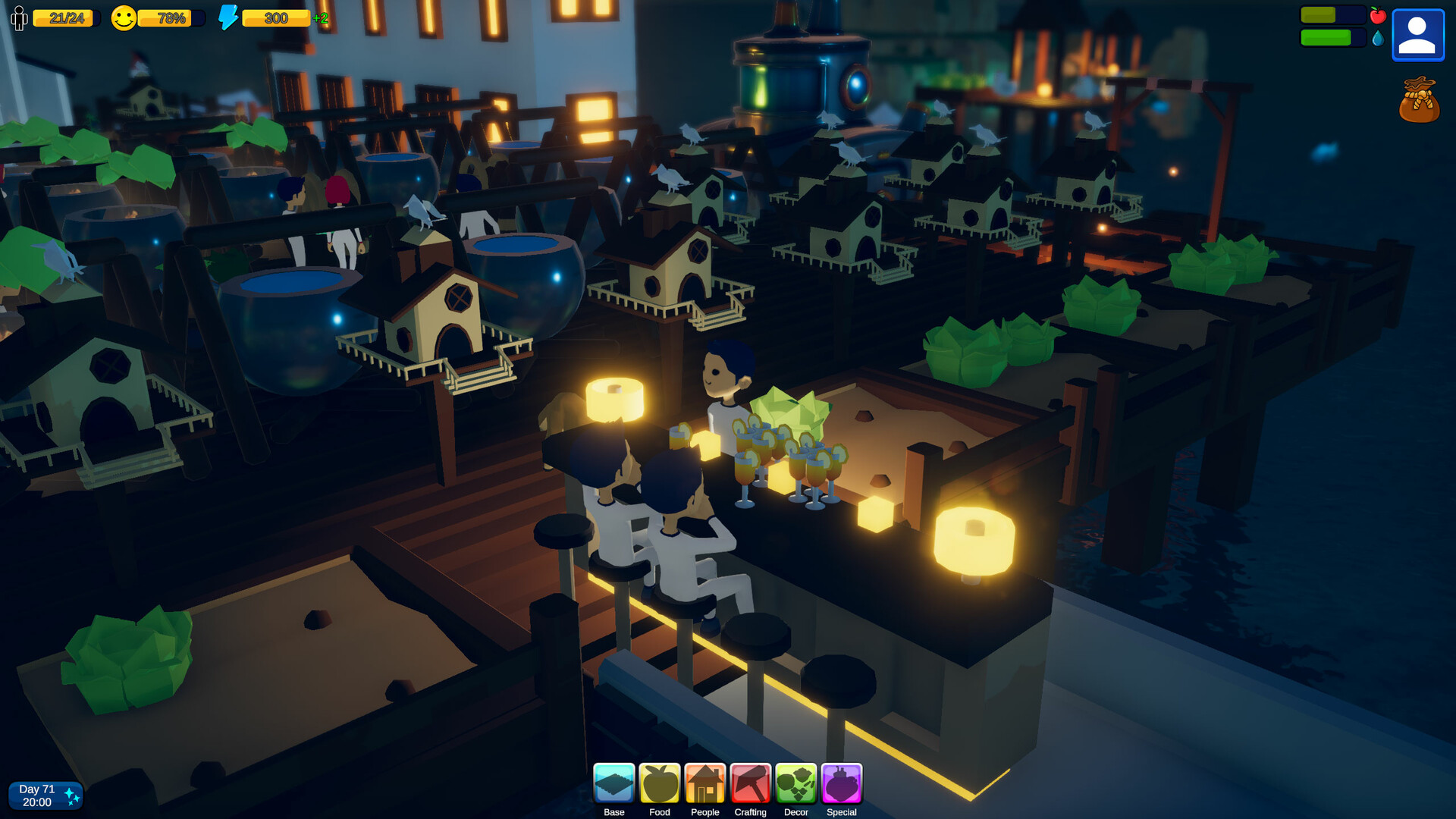The width and height of the screenshot is (1456, 819).
Task: Click the smiley happiness icon
Action: (124, 17)
